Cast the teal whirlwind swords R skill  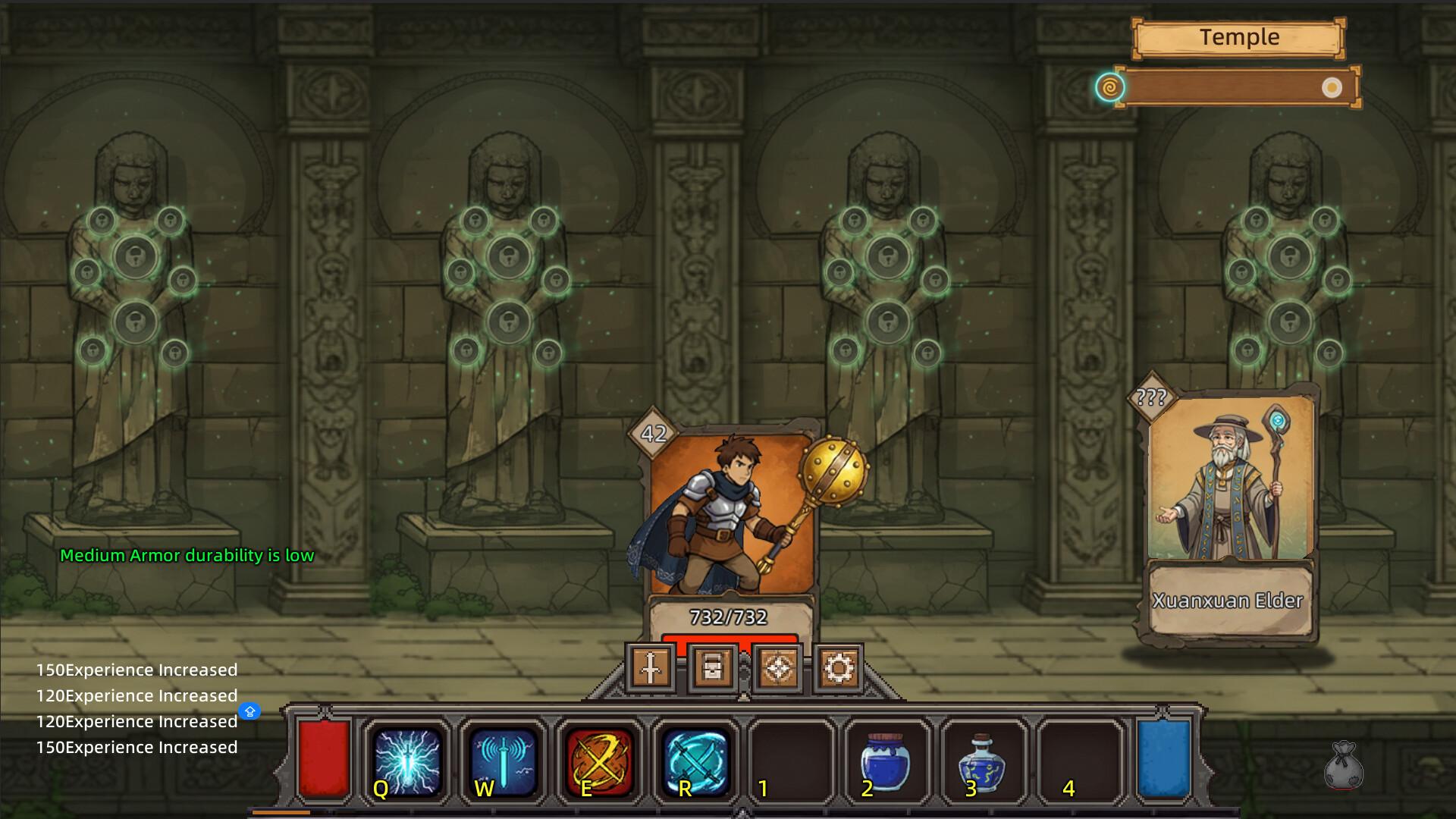[695, 762]
